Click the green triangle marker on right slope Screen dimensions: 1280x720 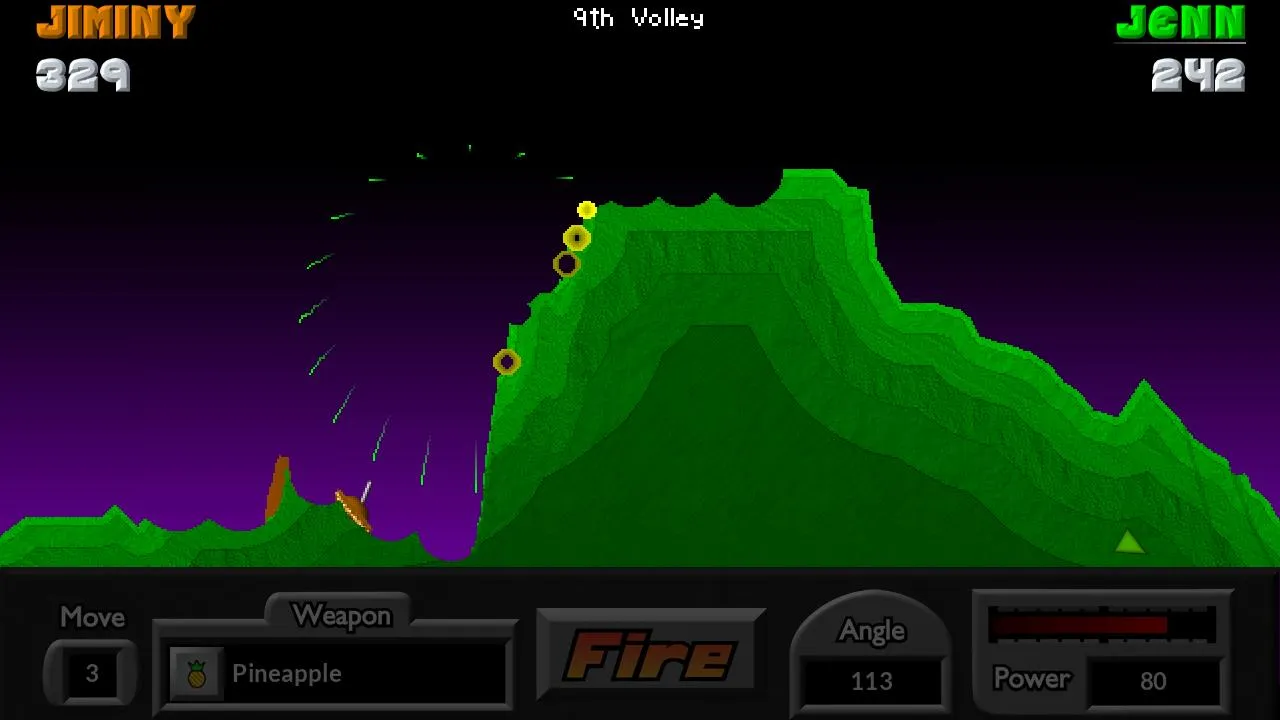click(1128, 541)
